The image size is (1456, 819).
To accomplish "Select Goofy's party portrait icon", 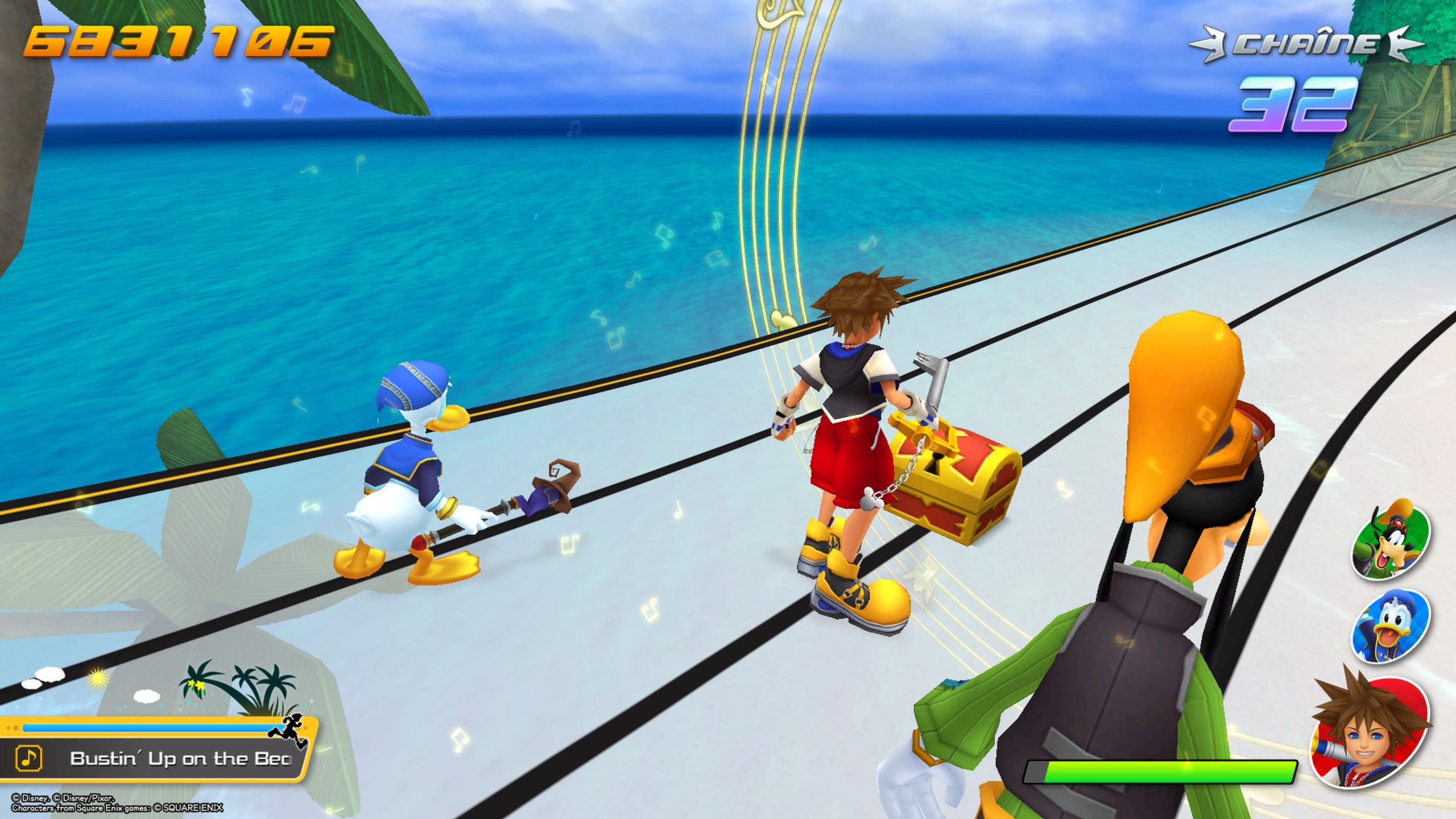I will coord(1391,539).
